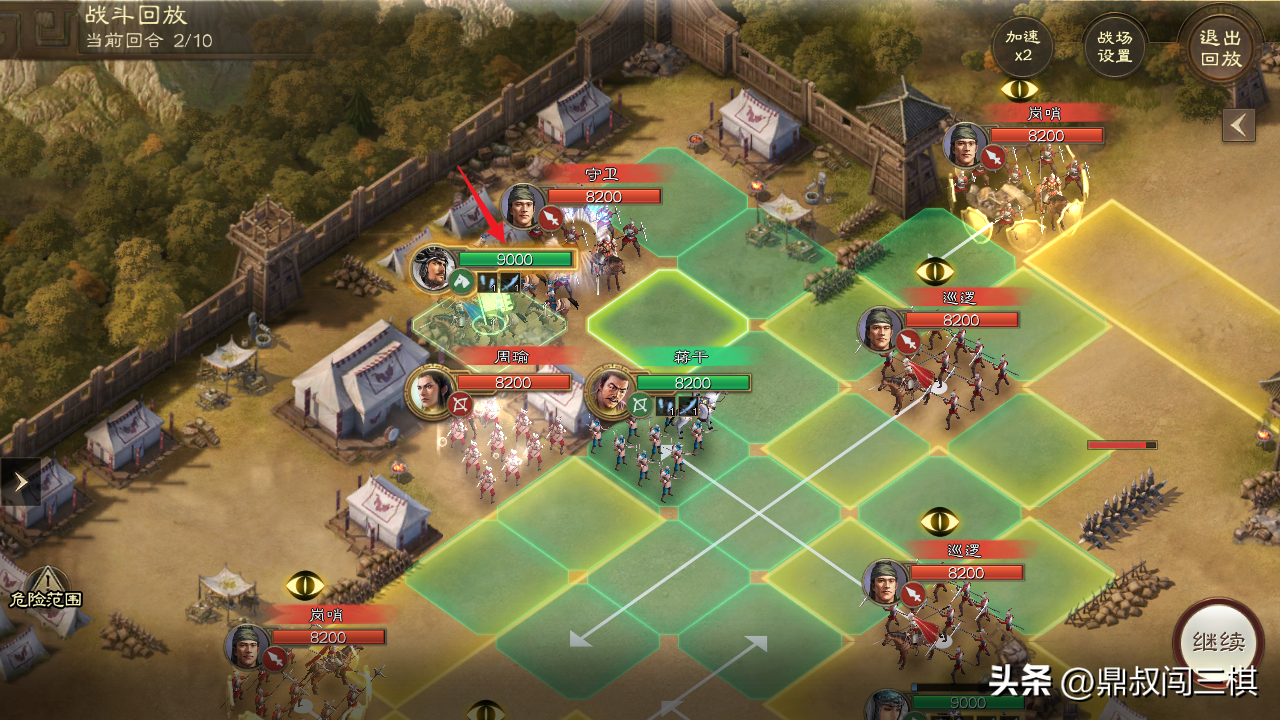Toggle the x2 speed-up button
The image size is (1280, 720).
[1023, 46]
